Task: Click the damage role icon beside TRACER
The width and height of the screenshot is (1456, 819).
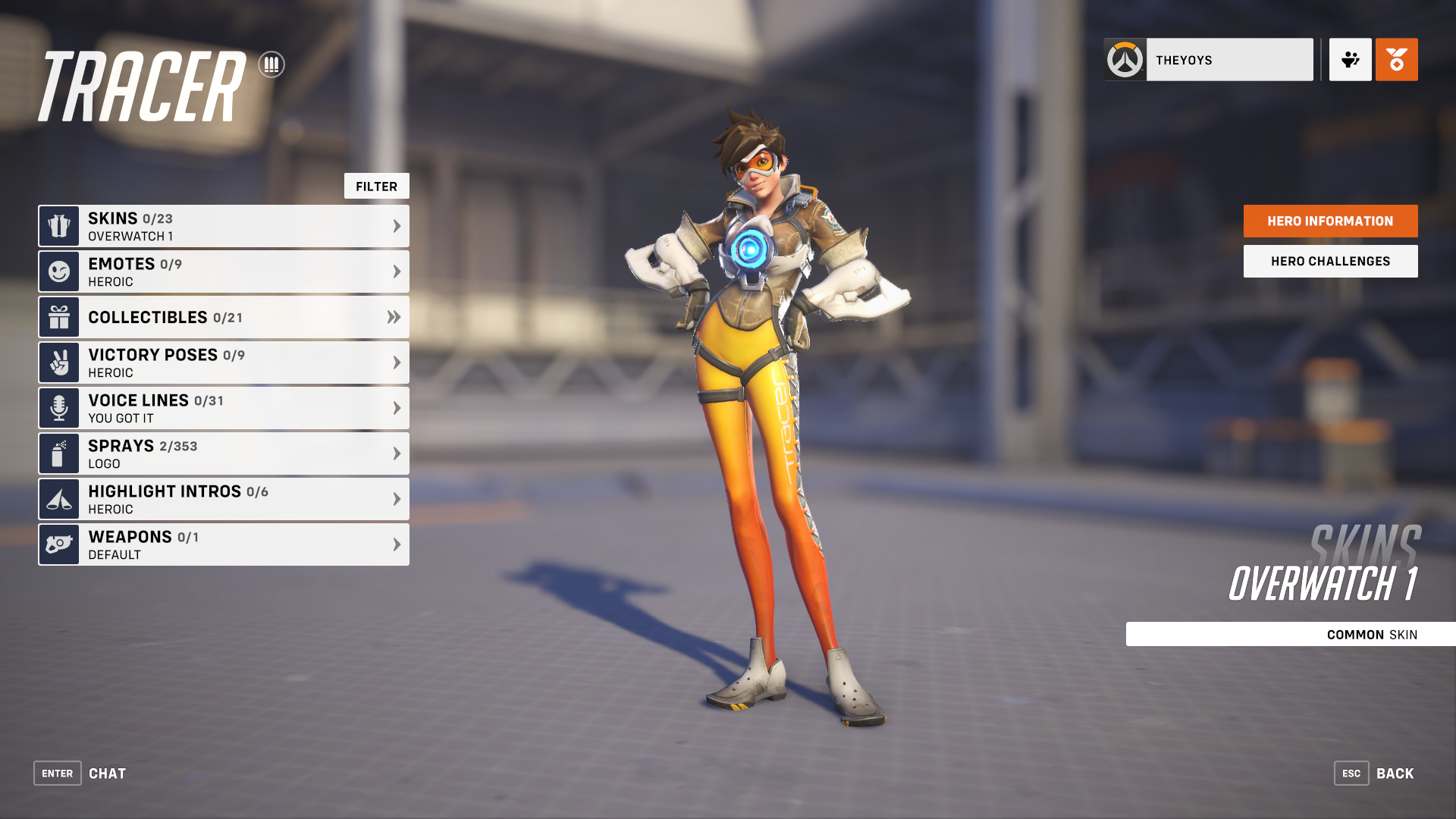Action: [x=271, y=65]
